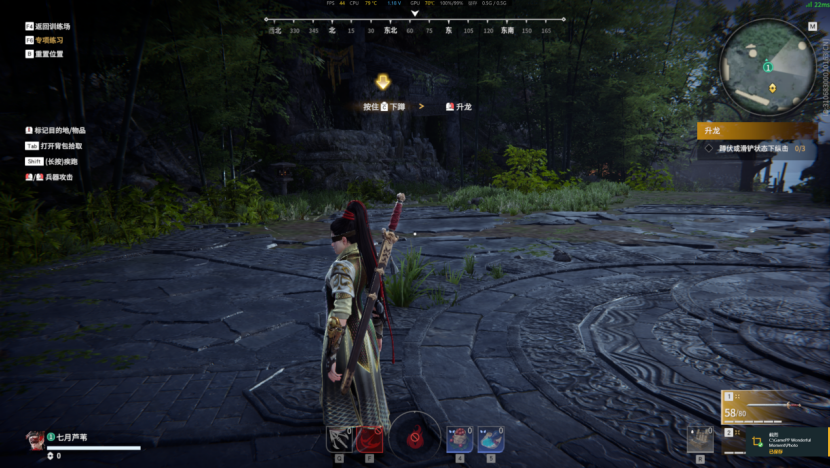This screenshot has width=830, height=468.
Task: Open the screenshot saved notification popup
Action: click(785, 441)
